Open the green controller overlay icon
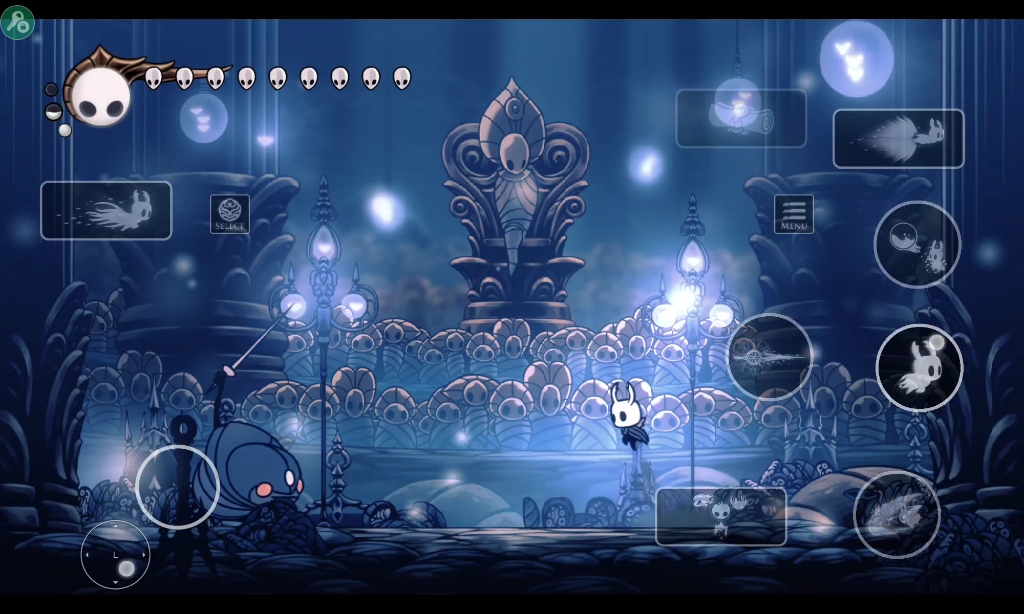Image resolution: width=1024 pixels, height=614 pixels. pyautogui.click(x=17, y=23)
